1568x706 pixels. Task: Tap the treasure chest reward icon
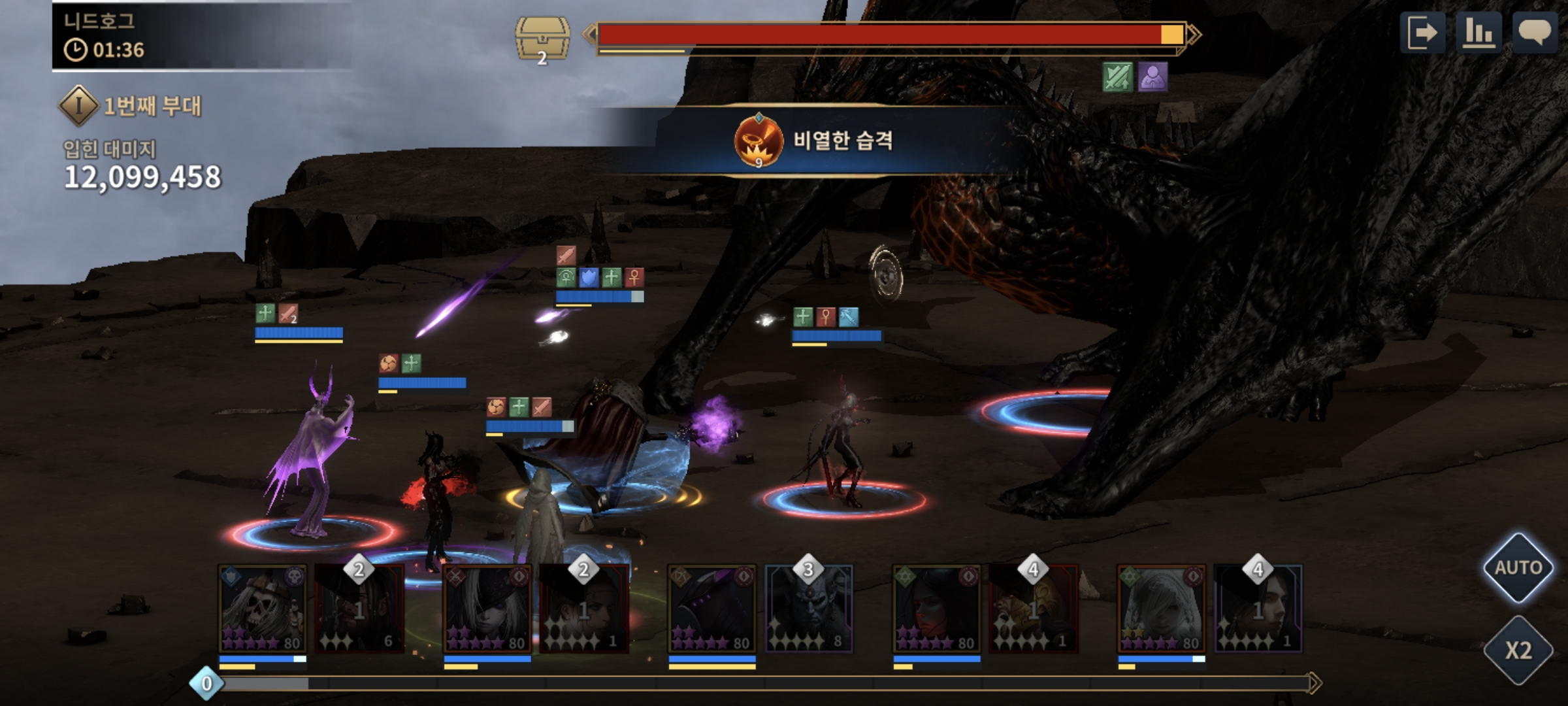point(542,40)
